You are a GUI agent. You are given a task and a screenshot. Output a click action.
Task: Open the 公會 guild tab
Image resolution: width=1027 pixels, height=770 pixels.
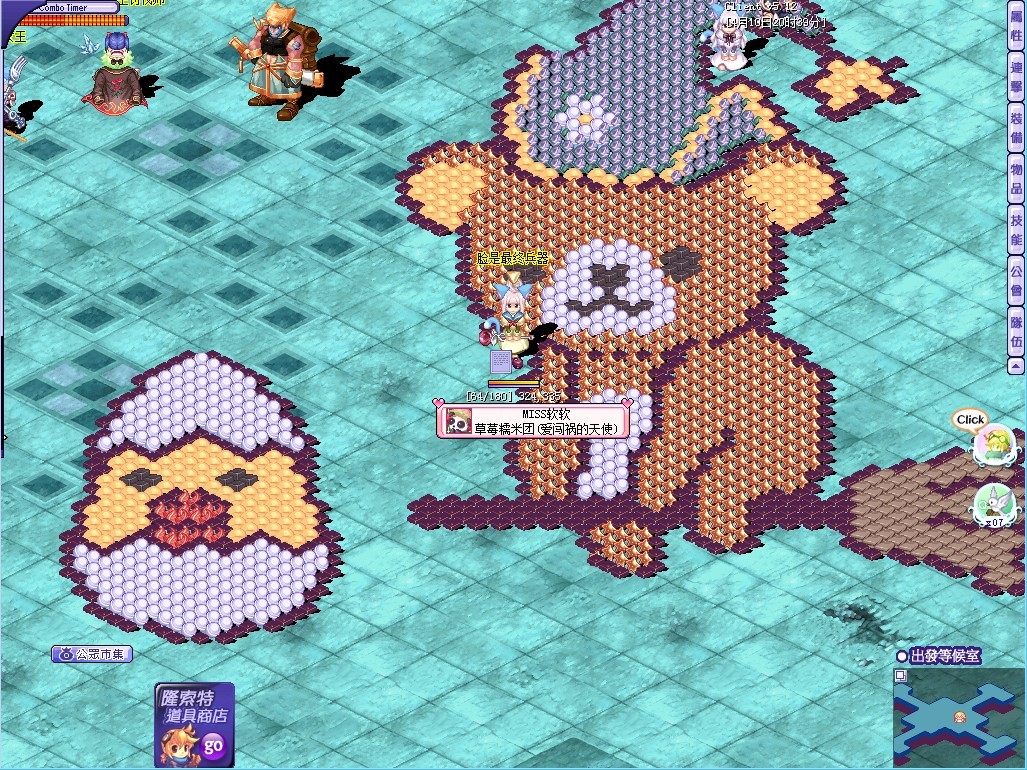1016,281
